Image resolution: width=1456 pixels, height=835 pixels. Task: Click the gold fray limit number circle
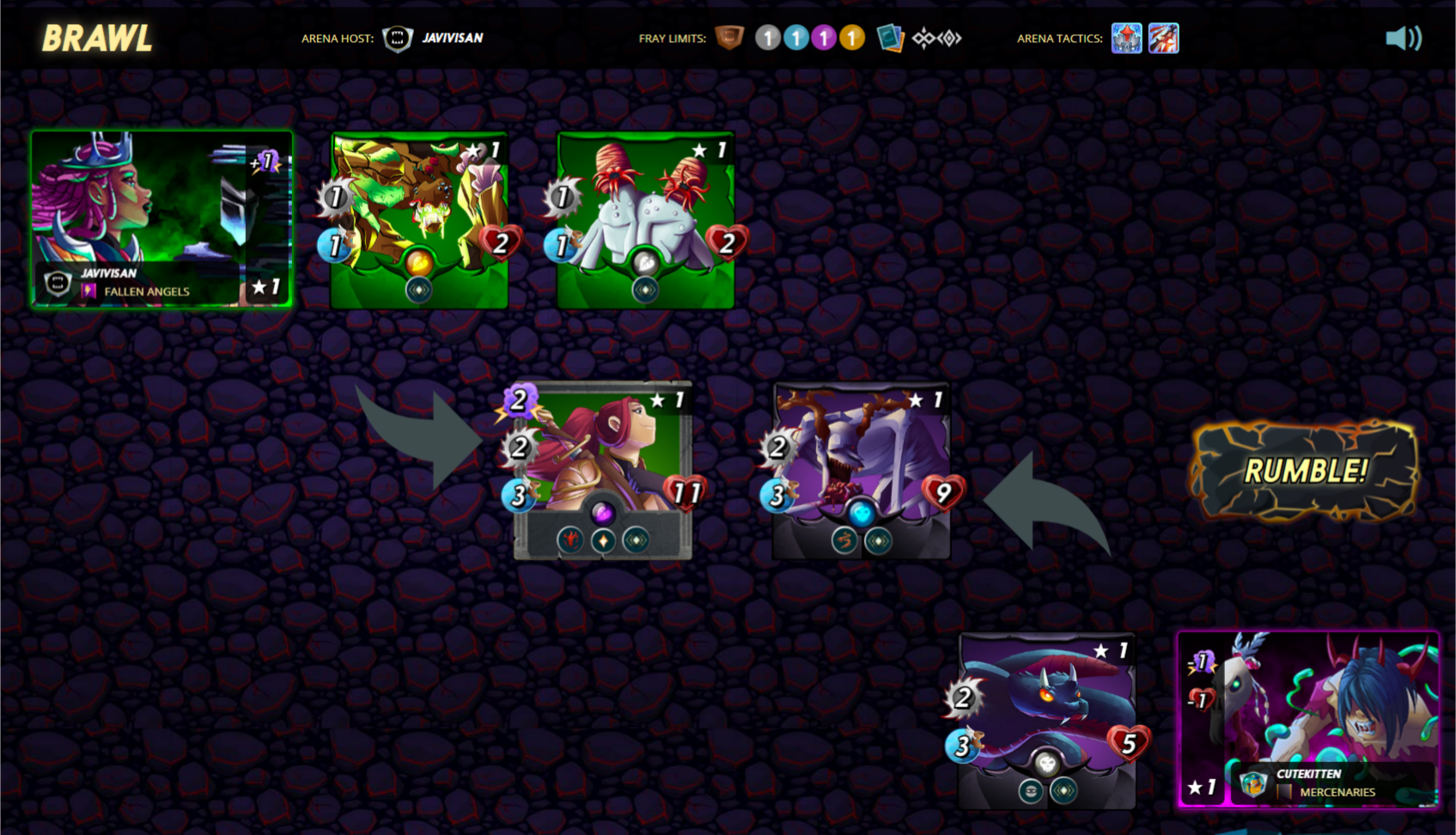point(851,38)
